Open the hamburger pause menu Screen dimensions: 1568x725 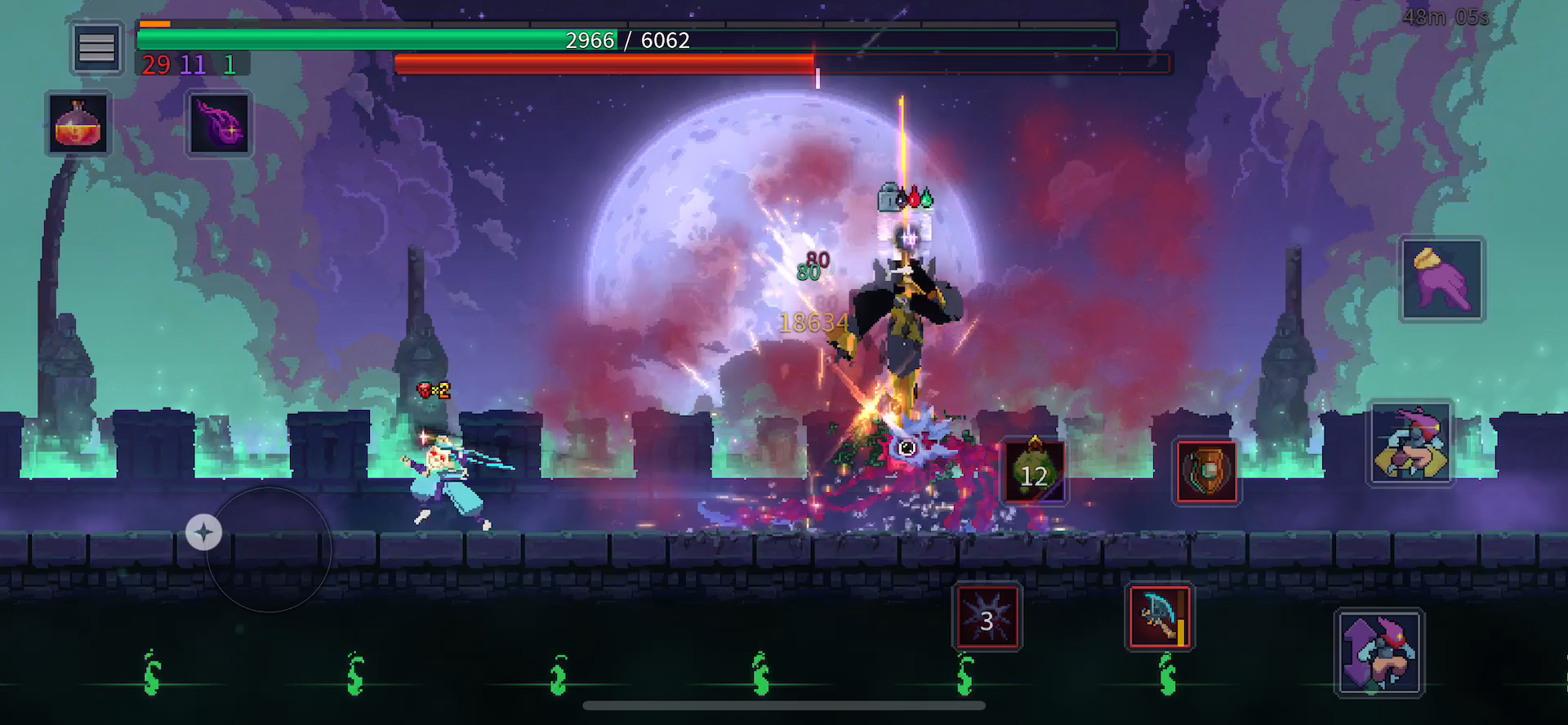(96, 48)
